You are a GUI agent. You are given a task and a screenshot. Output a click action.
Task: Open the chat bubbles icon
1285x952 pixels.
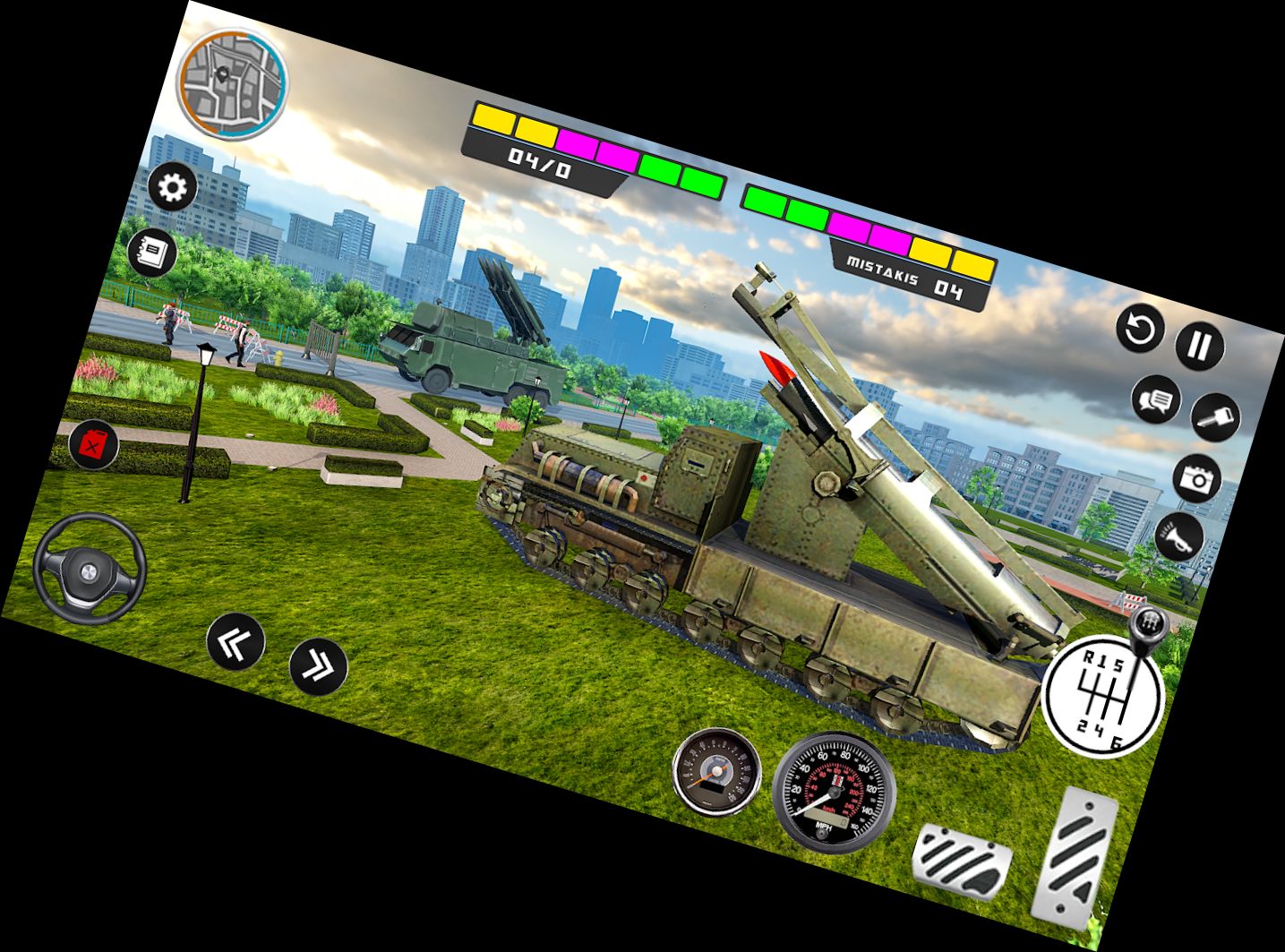1157,400
